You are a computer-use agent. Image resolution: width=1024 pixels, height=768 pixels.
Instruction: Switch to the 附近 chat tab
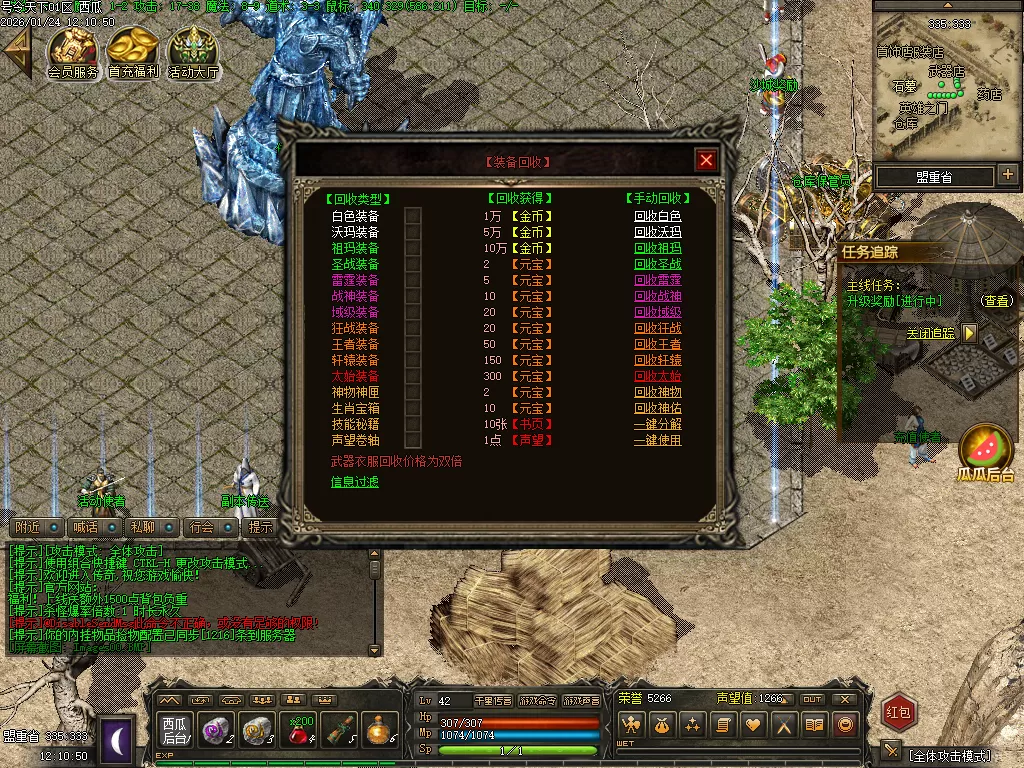pos(28,527)
